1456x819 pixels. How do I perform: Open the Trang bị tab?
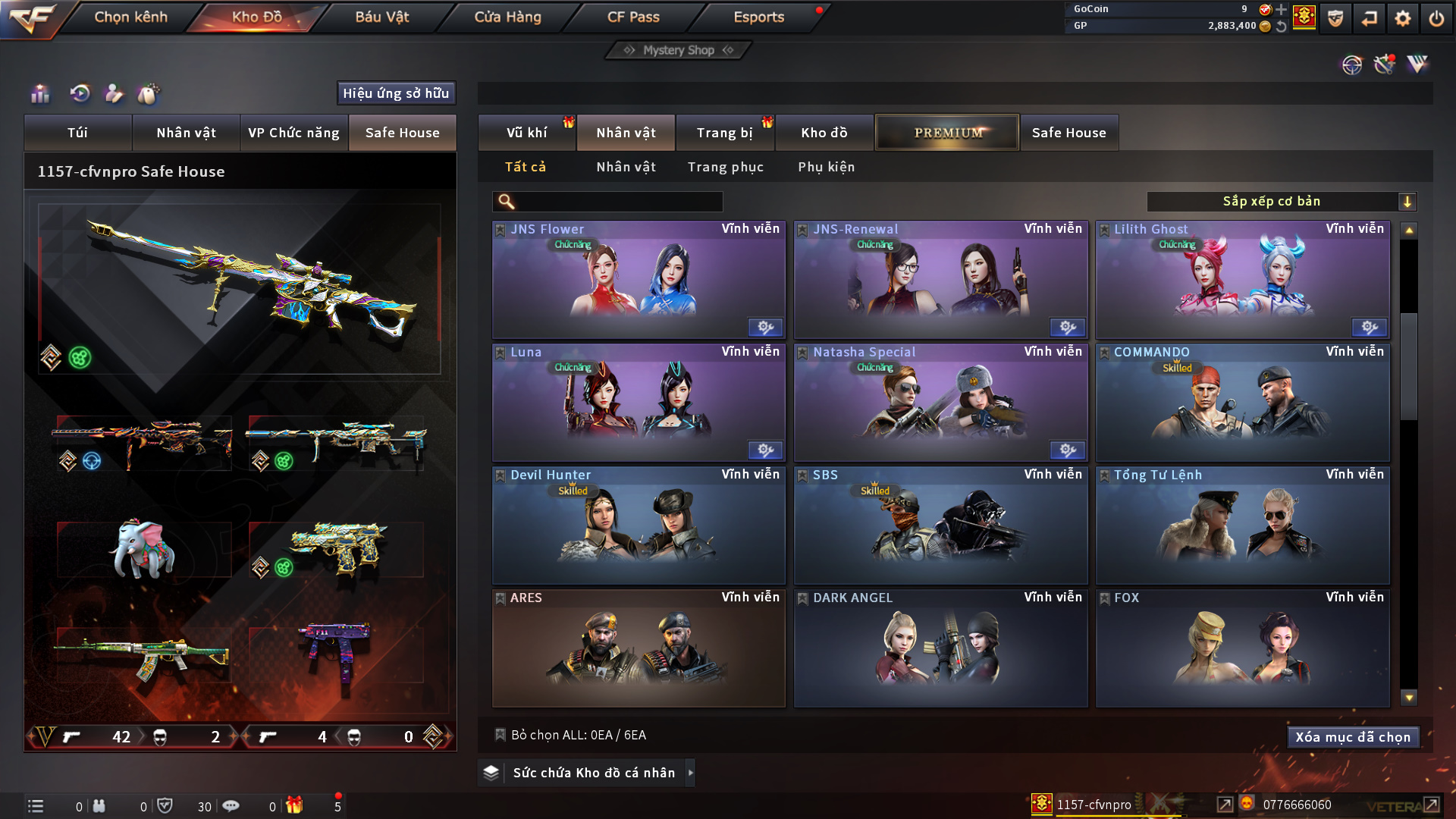[x=724, y=133]
